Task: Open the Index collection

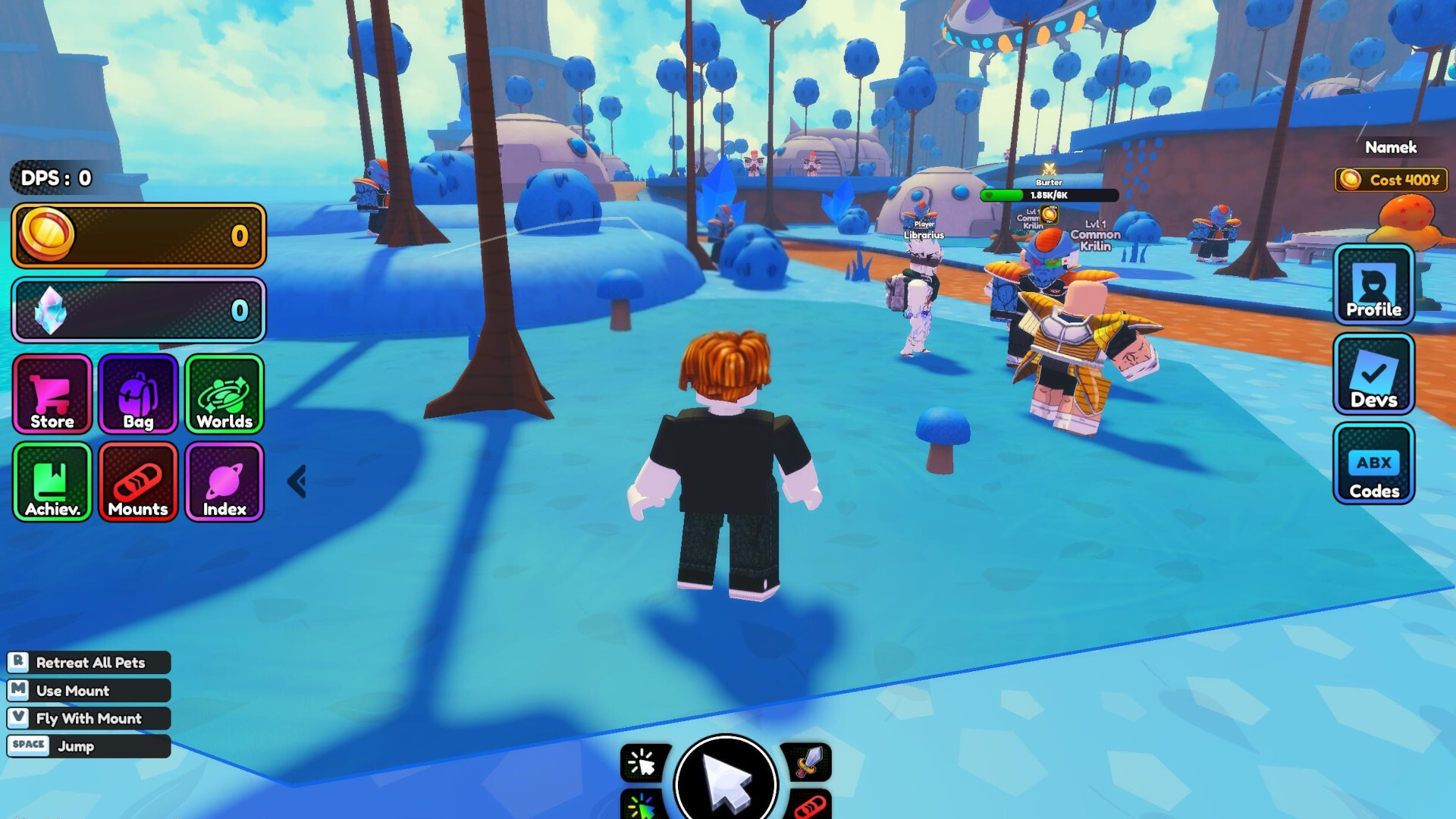Action: 224,482
